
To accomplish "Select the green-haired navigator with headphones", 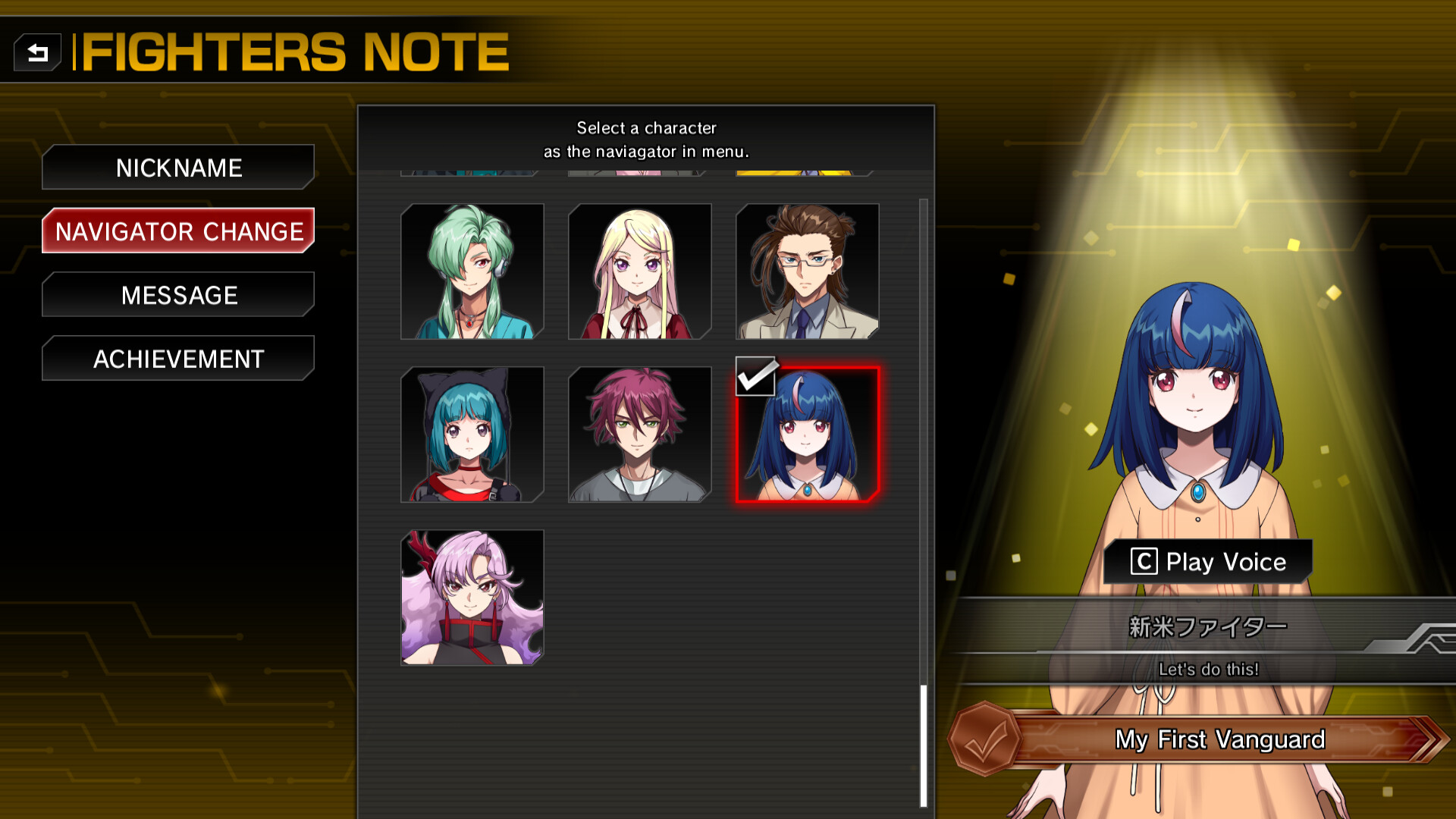I will [472, 271].
